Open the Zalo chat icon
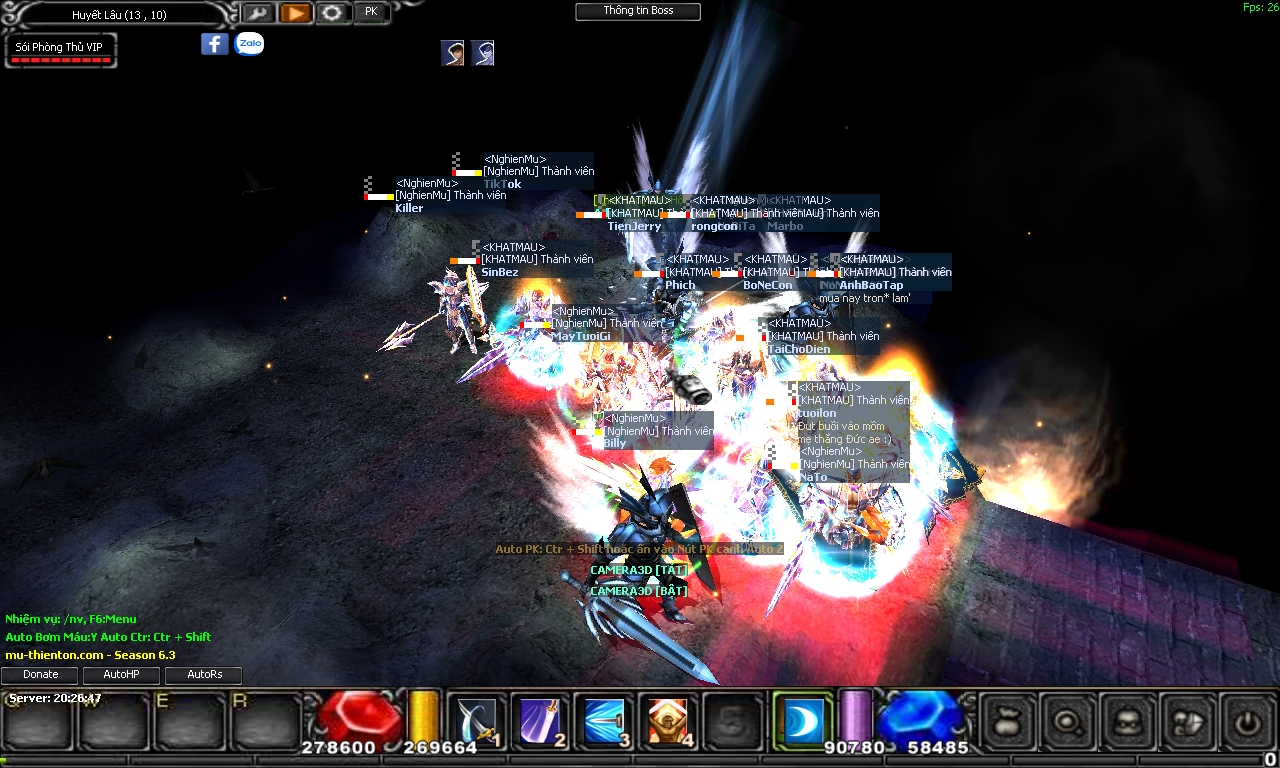The height and width of the screenshot is (768, 1280). point(249,44)
